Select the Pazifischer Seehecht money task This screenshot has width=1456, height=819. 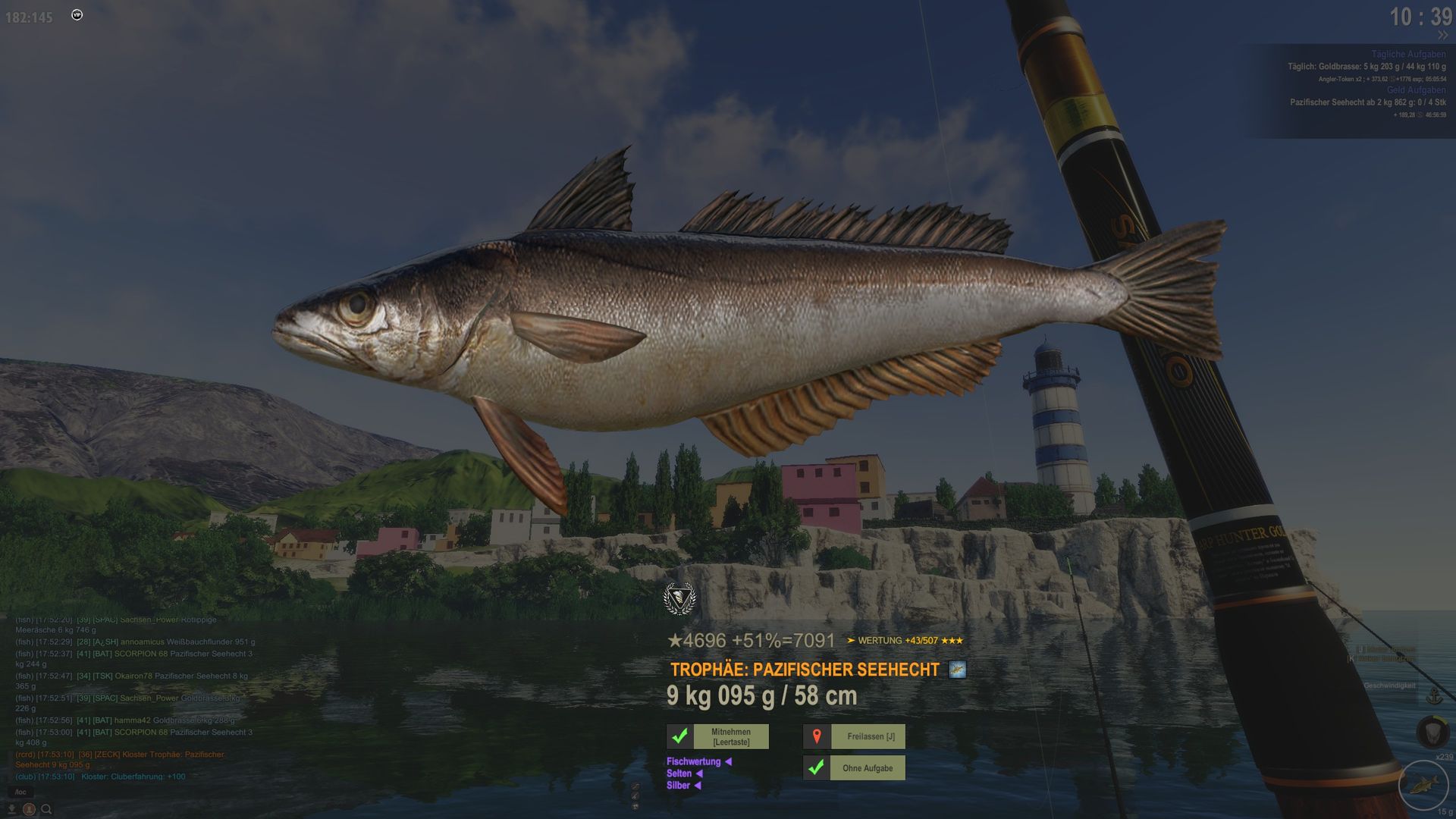[x=1367, y=102]
